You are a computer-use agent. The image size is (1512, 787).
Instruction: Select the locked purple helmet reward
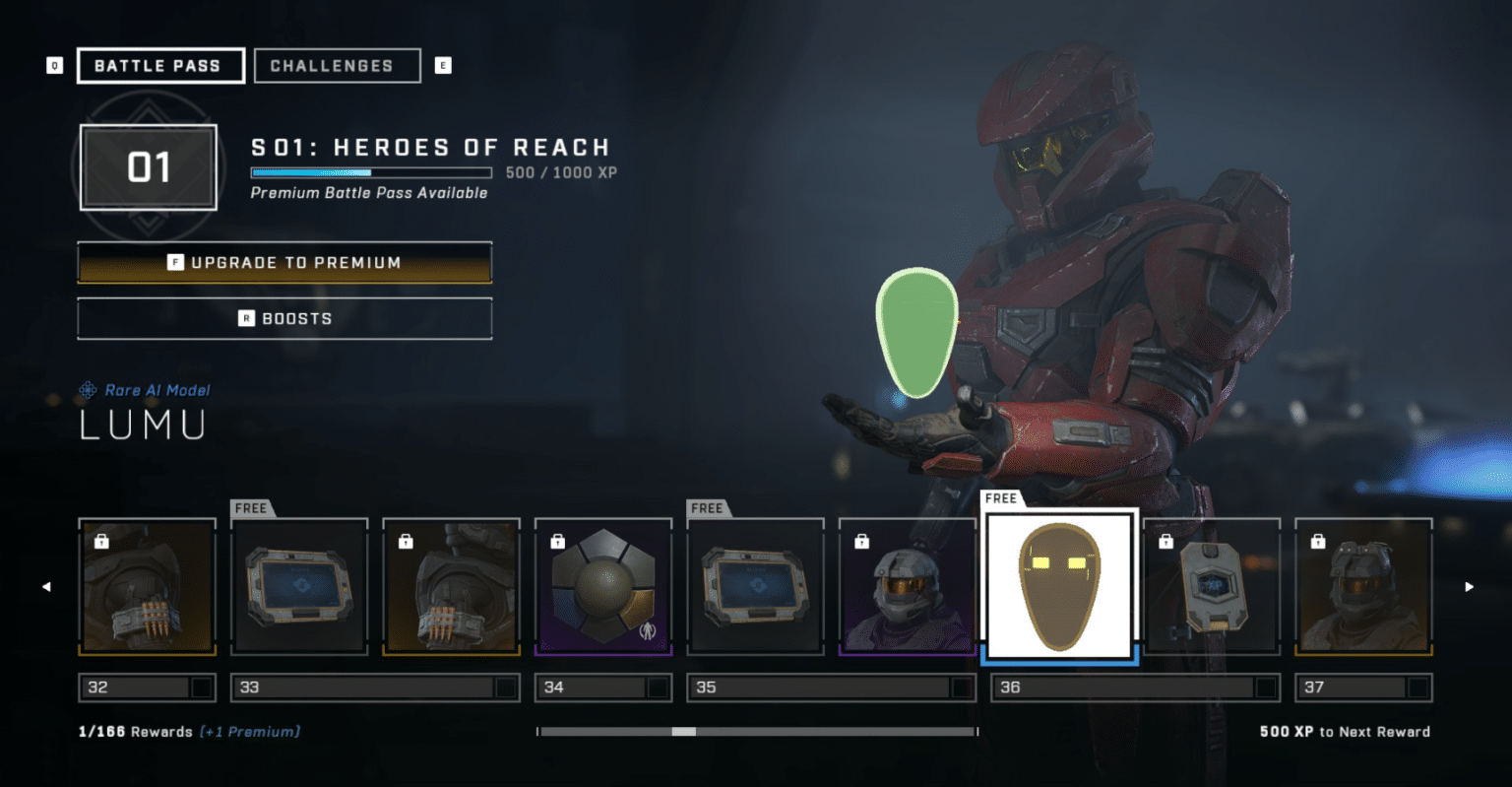point(907,586)
